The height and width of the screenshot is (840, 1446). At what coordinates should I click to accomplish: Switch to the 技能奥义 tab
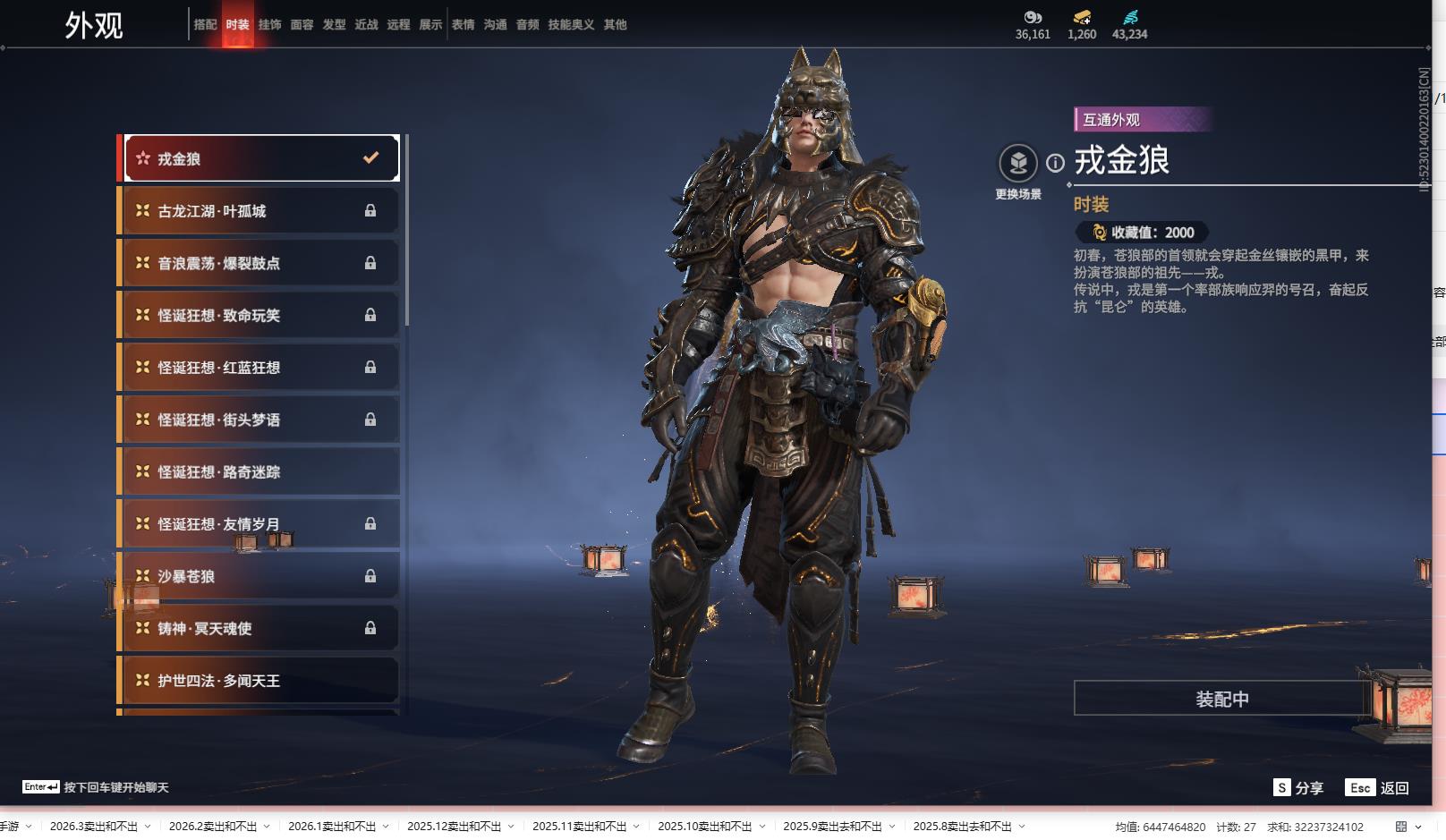tap(571, 25)
